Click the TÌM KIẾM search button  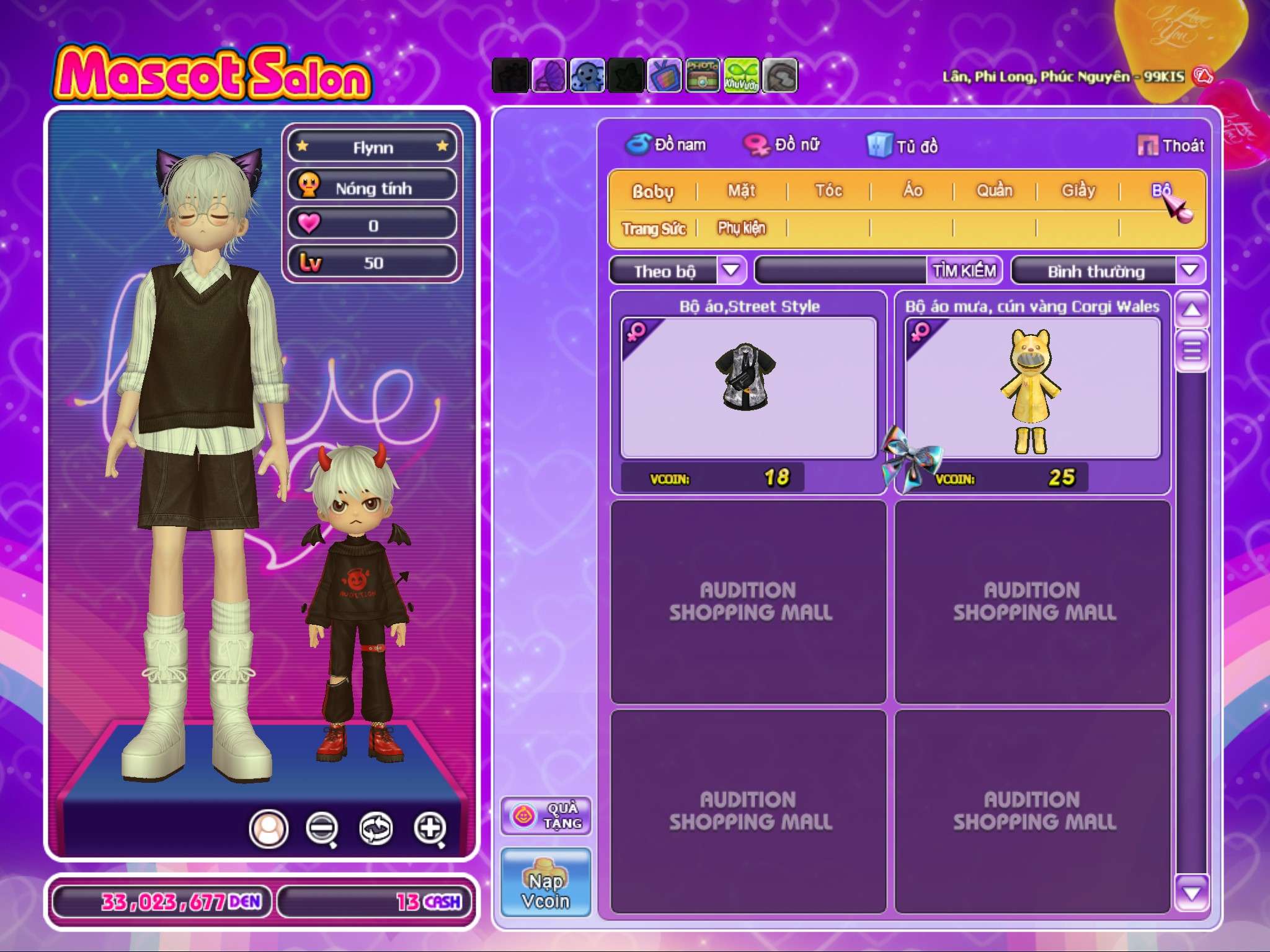point(964,271)
